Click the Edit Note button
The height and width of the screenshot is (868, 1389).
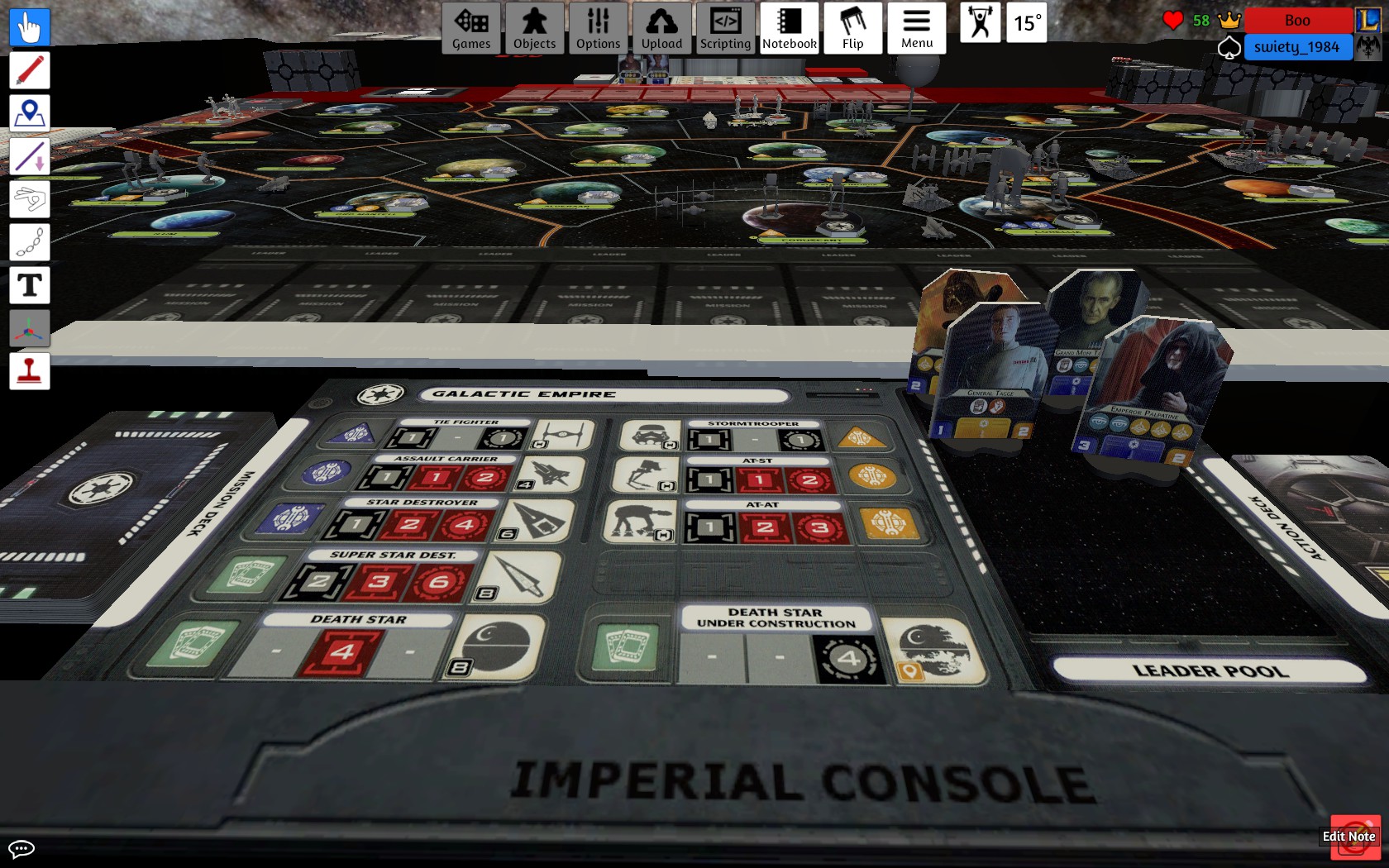tap(1348, 837)
